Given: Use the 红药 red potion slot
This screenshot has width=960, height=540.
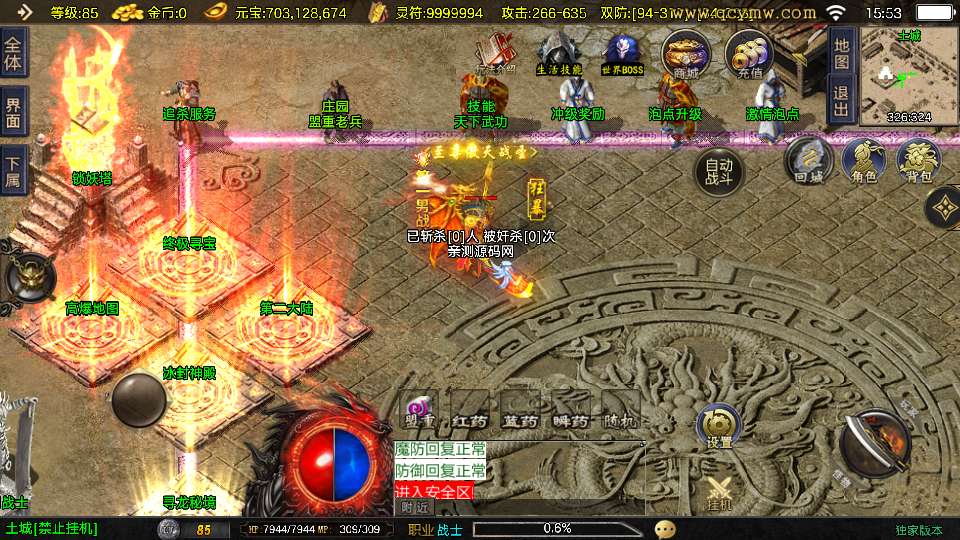Looking at the screenshot, I should 468,410.
